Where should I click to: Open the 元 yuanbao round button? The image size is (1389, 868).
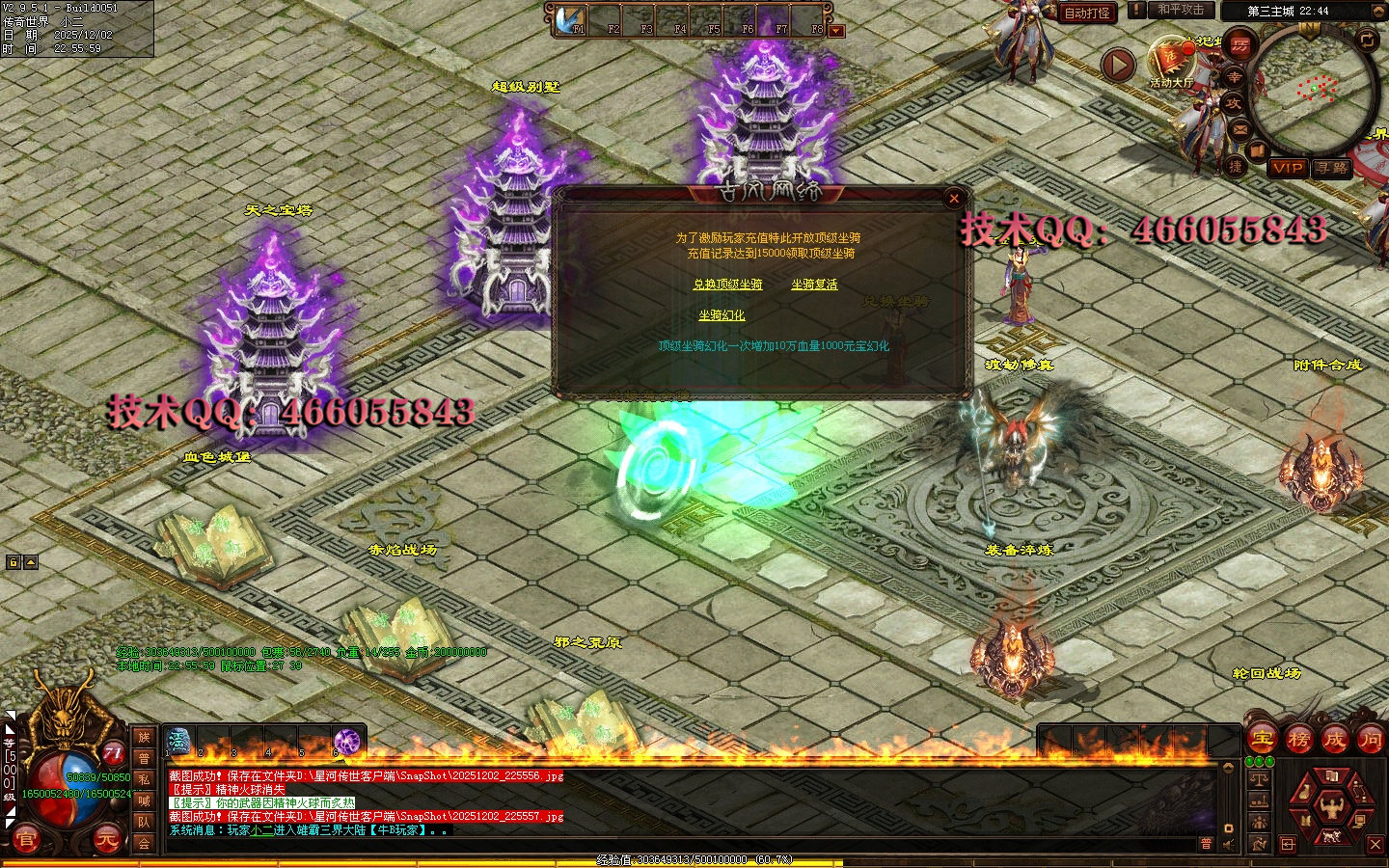(105, 840)
